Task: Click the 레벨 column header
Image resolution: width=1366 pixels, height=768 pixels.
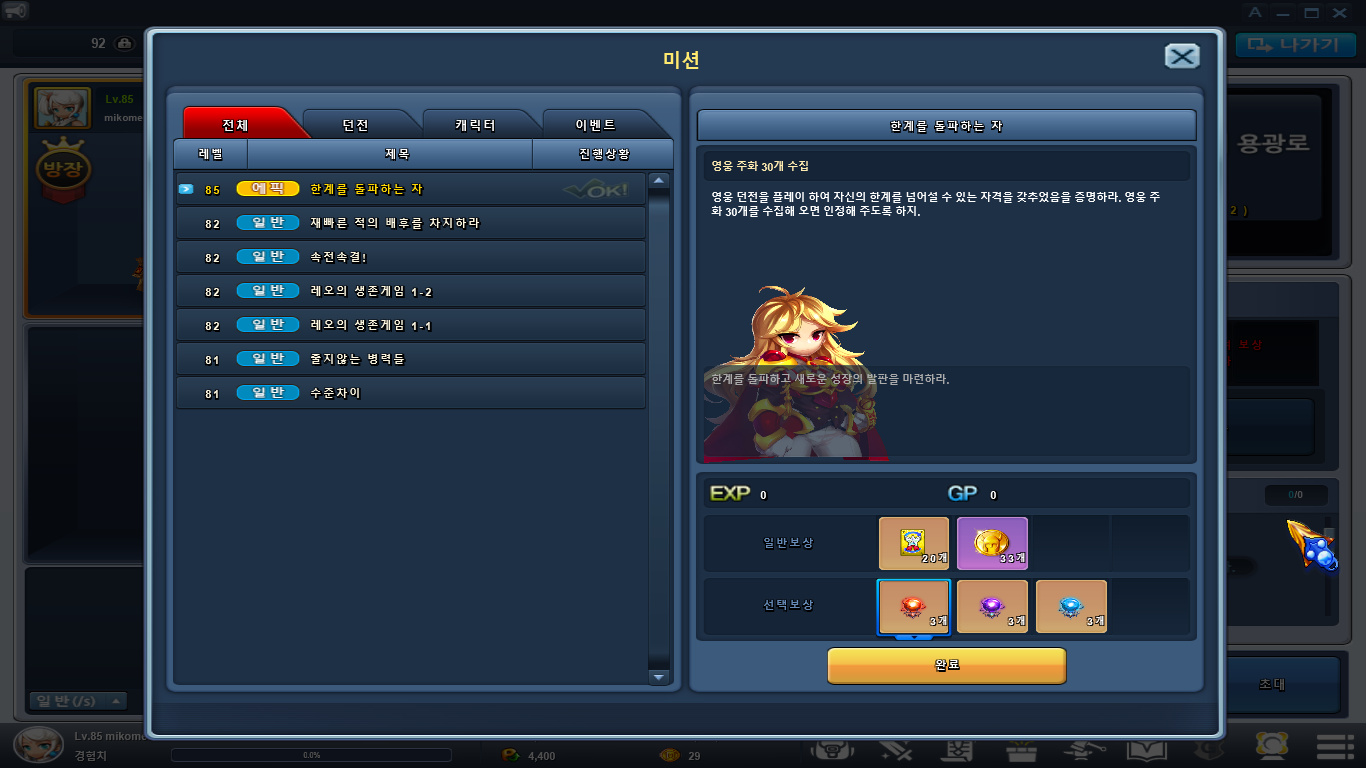Action: pyautogui.click(x=211, y=154)
